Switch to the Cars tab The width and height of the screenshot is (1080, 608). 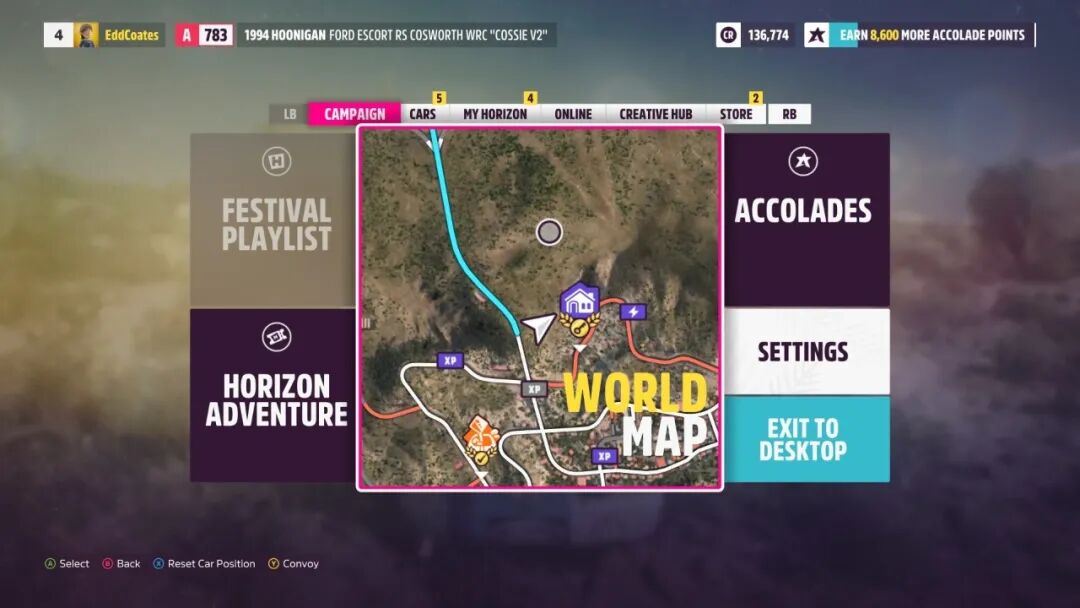(423, 114)
